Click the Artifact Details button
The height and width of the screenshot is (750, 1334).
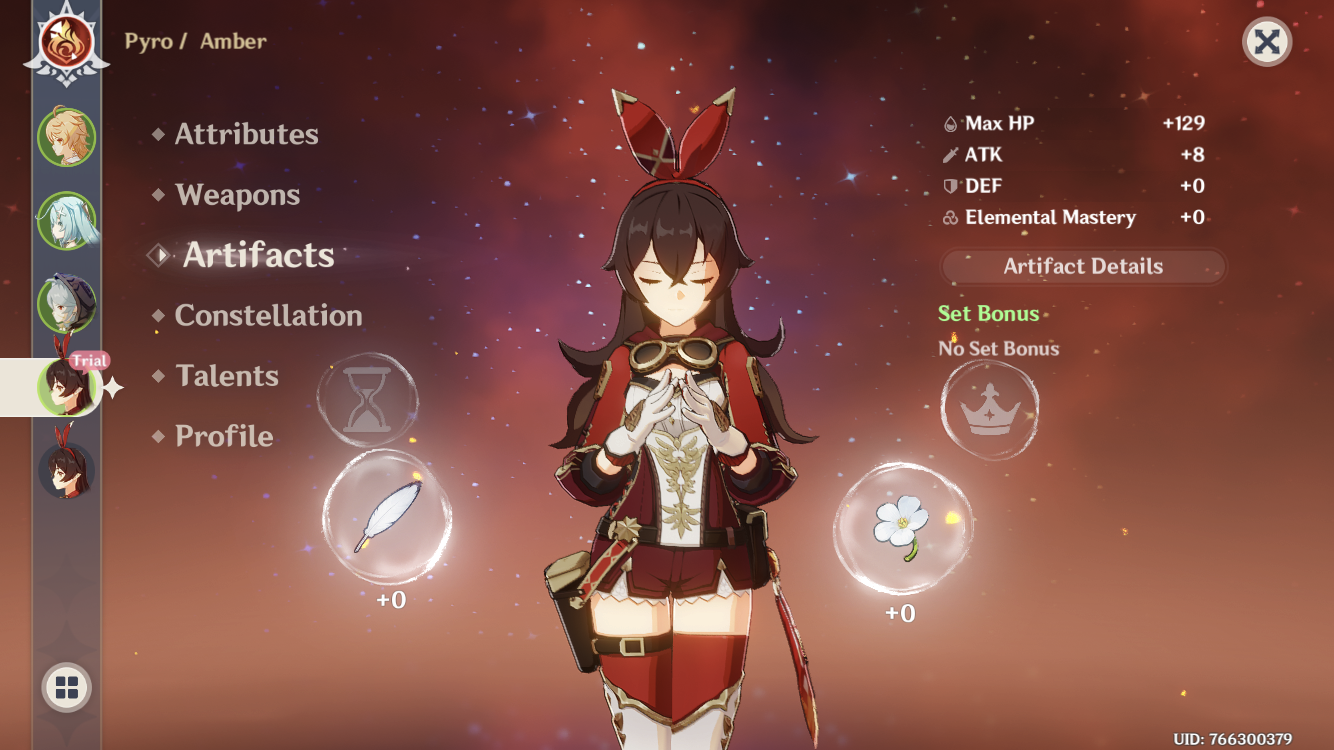pos(1083,267)
